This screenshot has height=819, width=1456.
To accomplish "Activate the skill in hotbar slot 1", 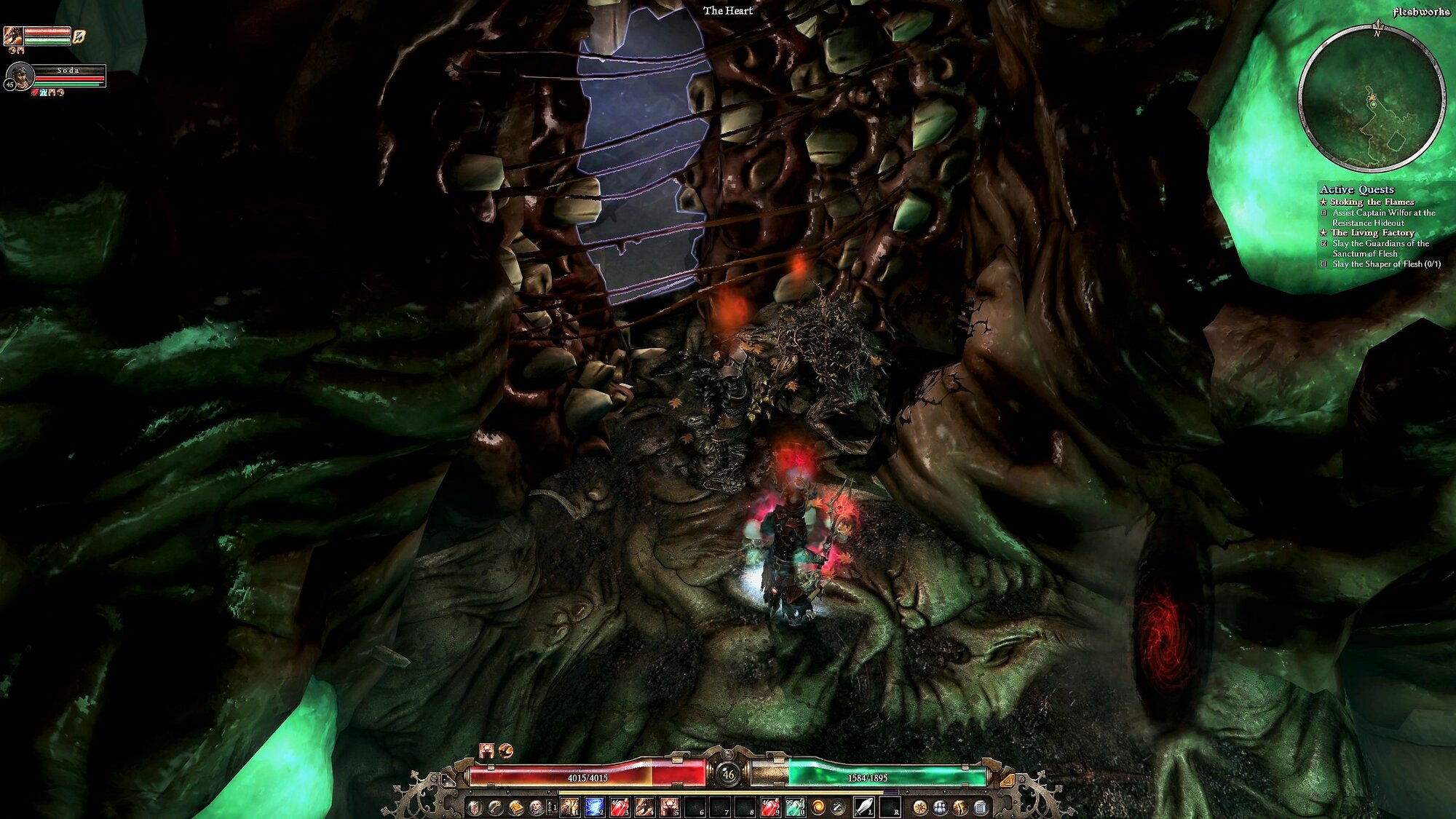I will pyautogui.click(x=569, y=807).
